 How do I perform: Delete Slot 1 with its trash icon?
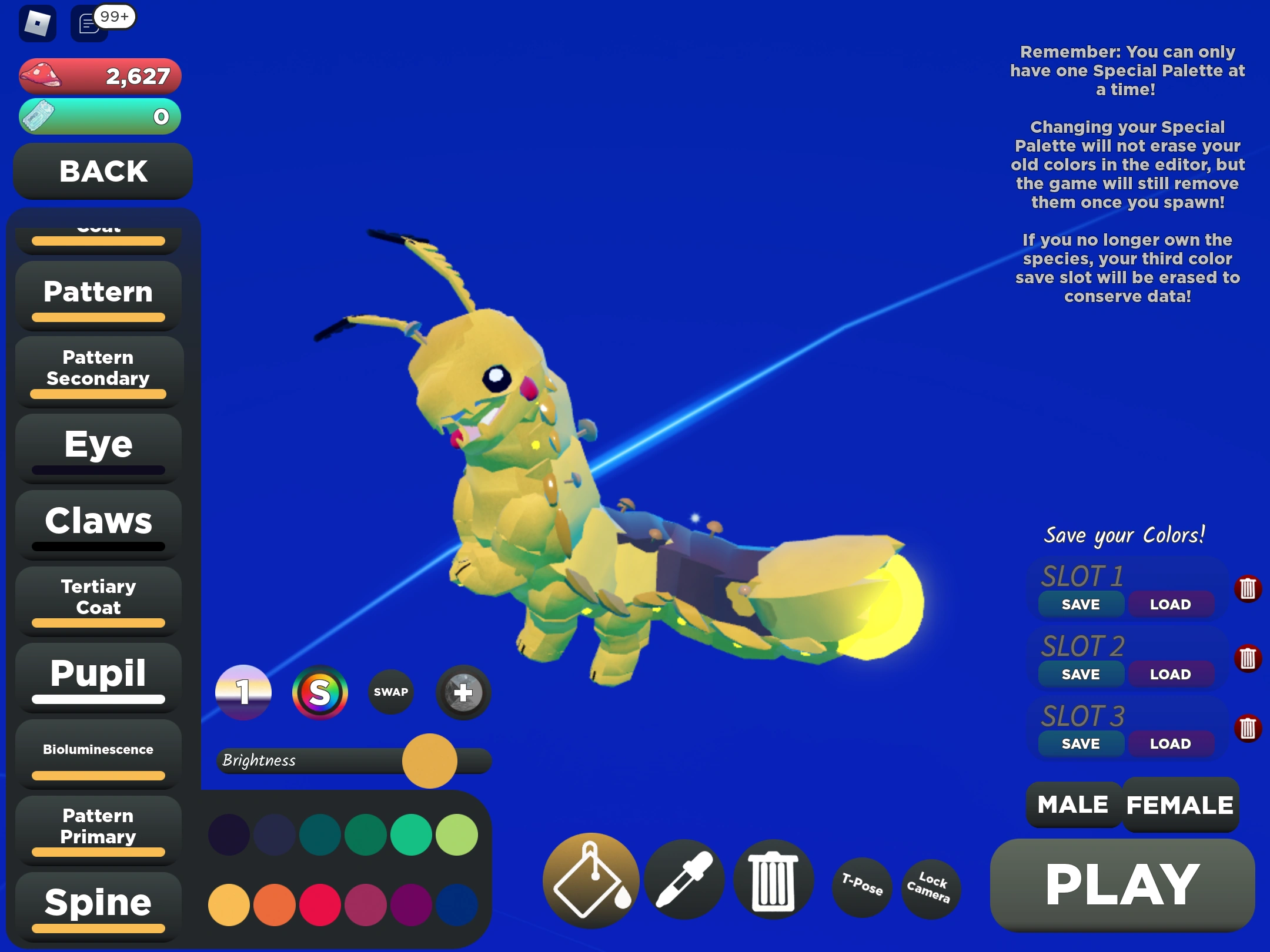pyautogui.click(x=1248, y=588)
